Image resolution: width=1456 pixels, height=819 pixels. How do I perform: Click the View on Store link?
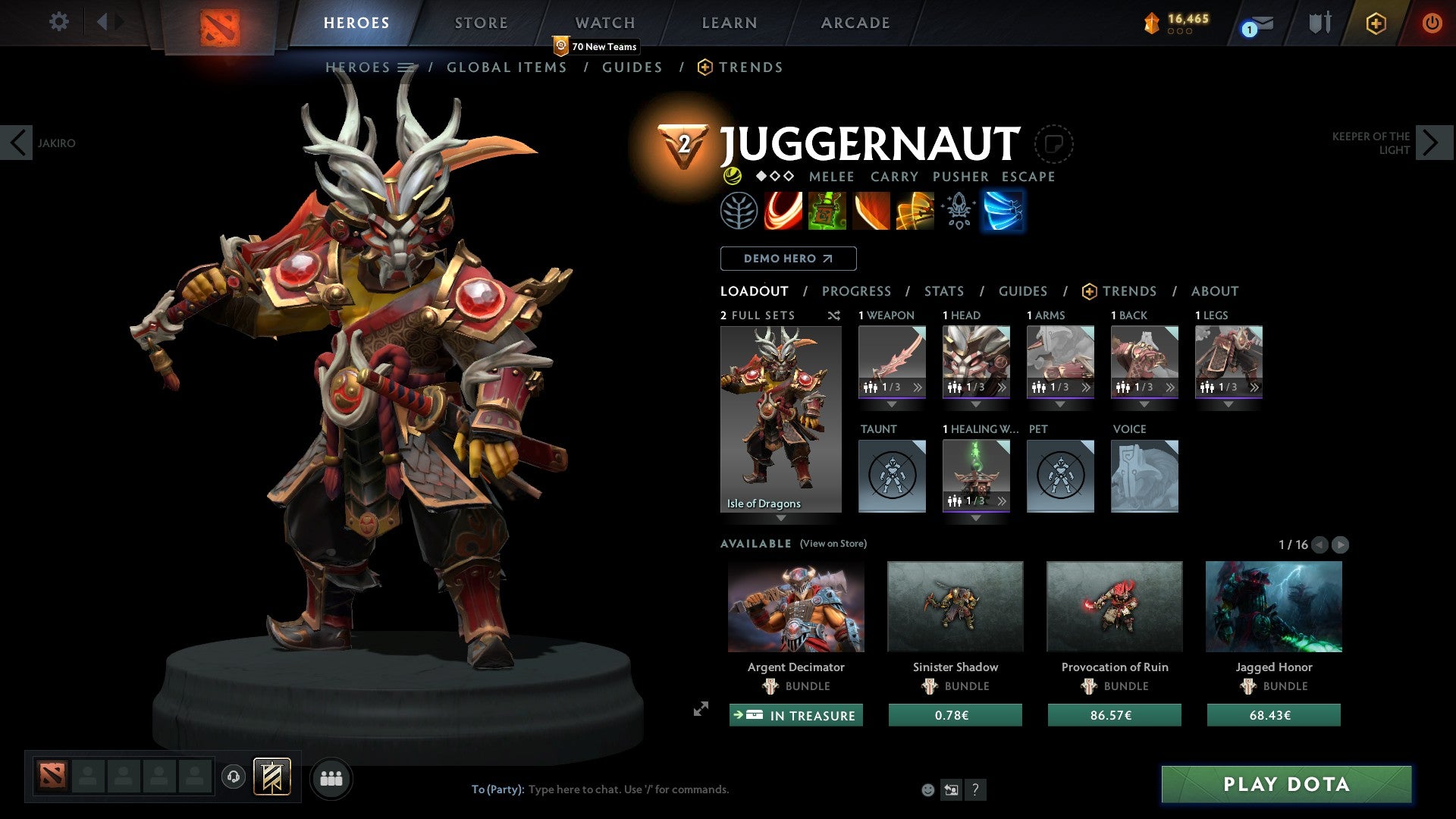[833, 544]
